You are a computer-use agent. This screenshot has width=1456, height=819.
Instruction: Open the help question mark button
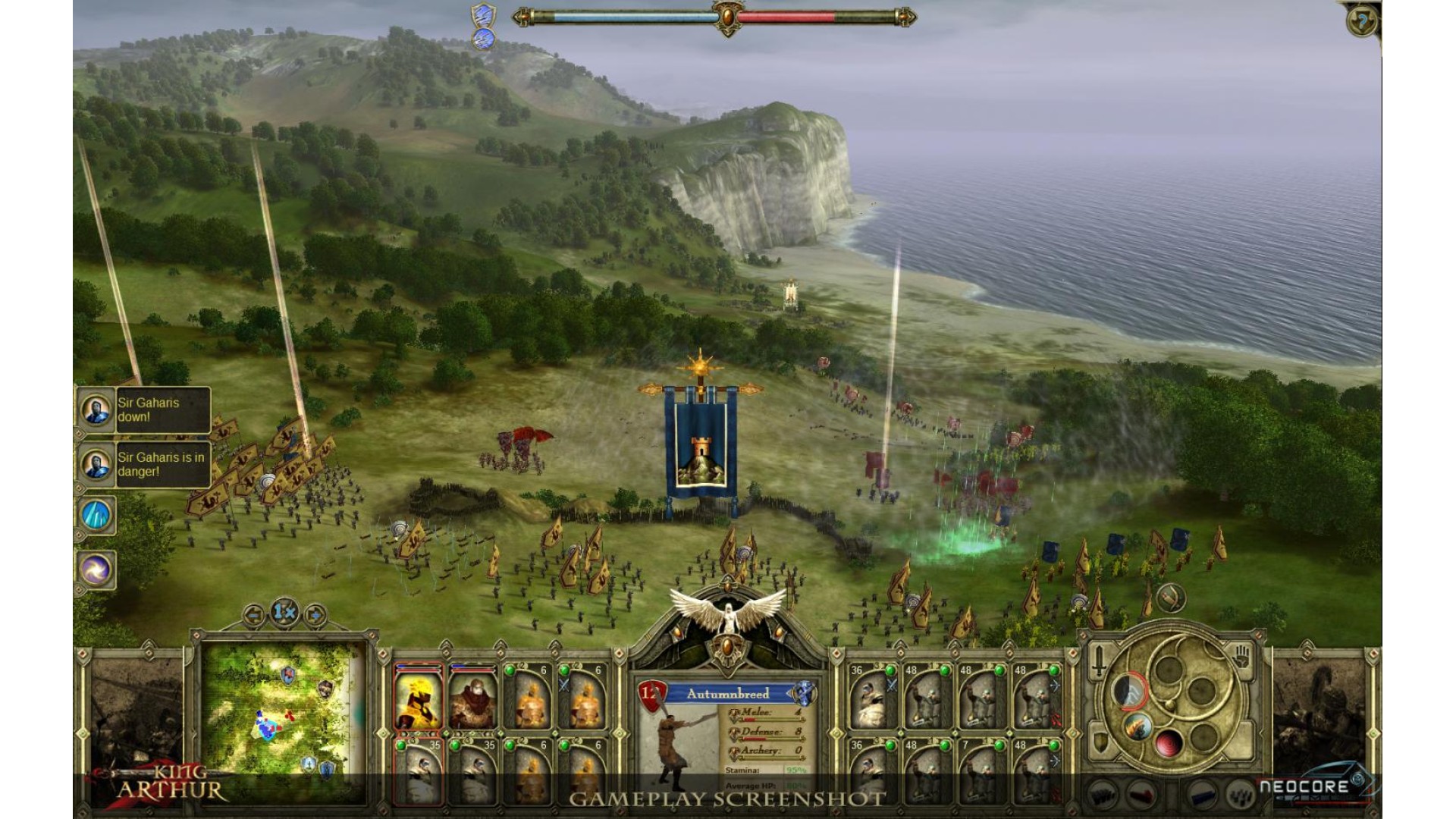[1362, 21]
